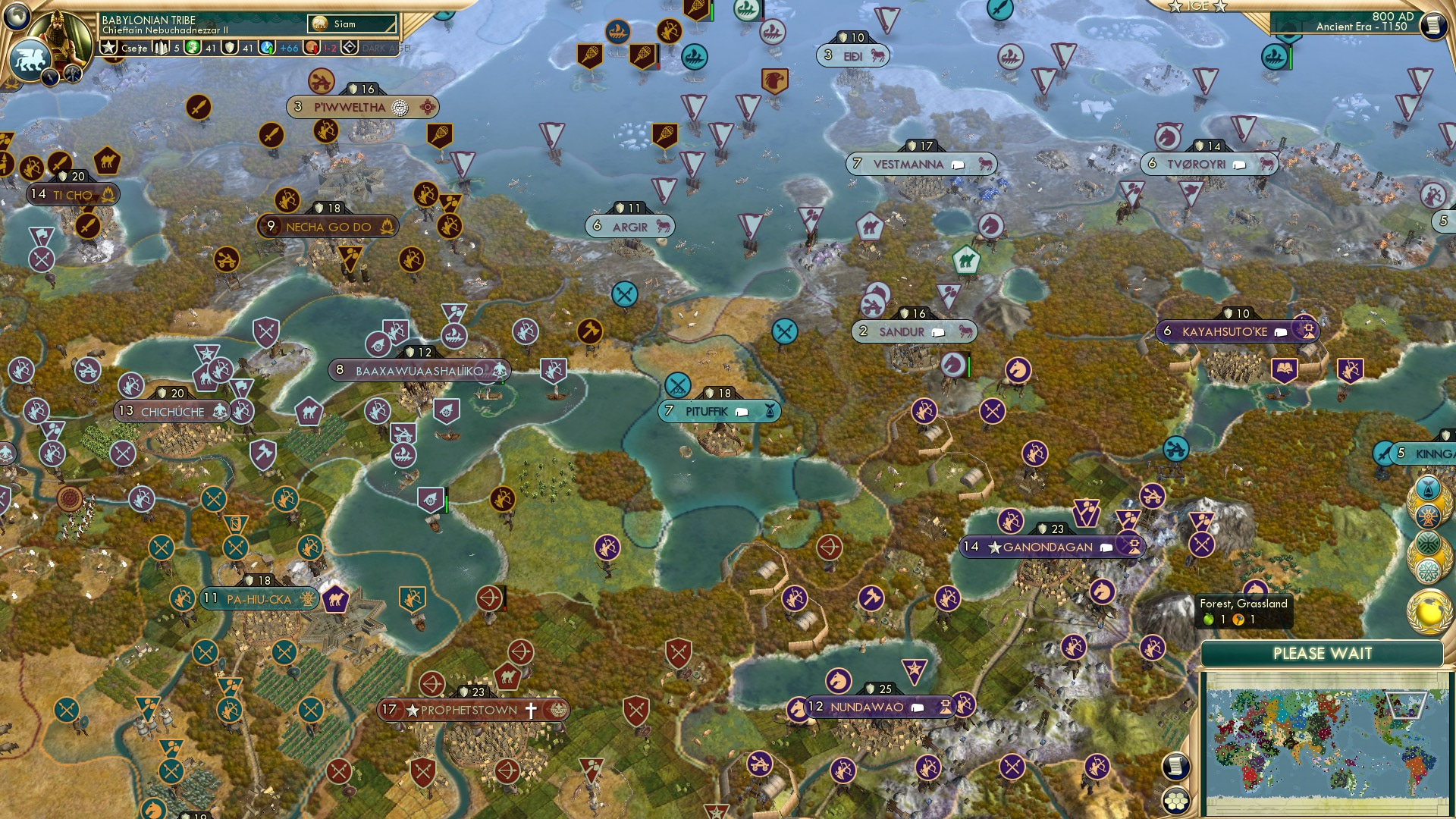The image size is (1456, 819).
Task: Click the gold coin icon showing 41
Action: 192,47
